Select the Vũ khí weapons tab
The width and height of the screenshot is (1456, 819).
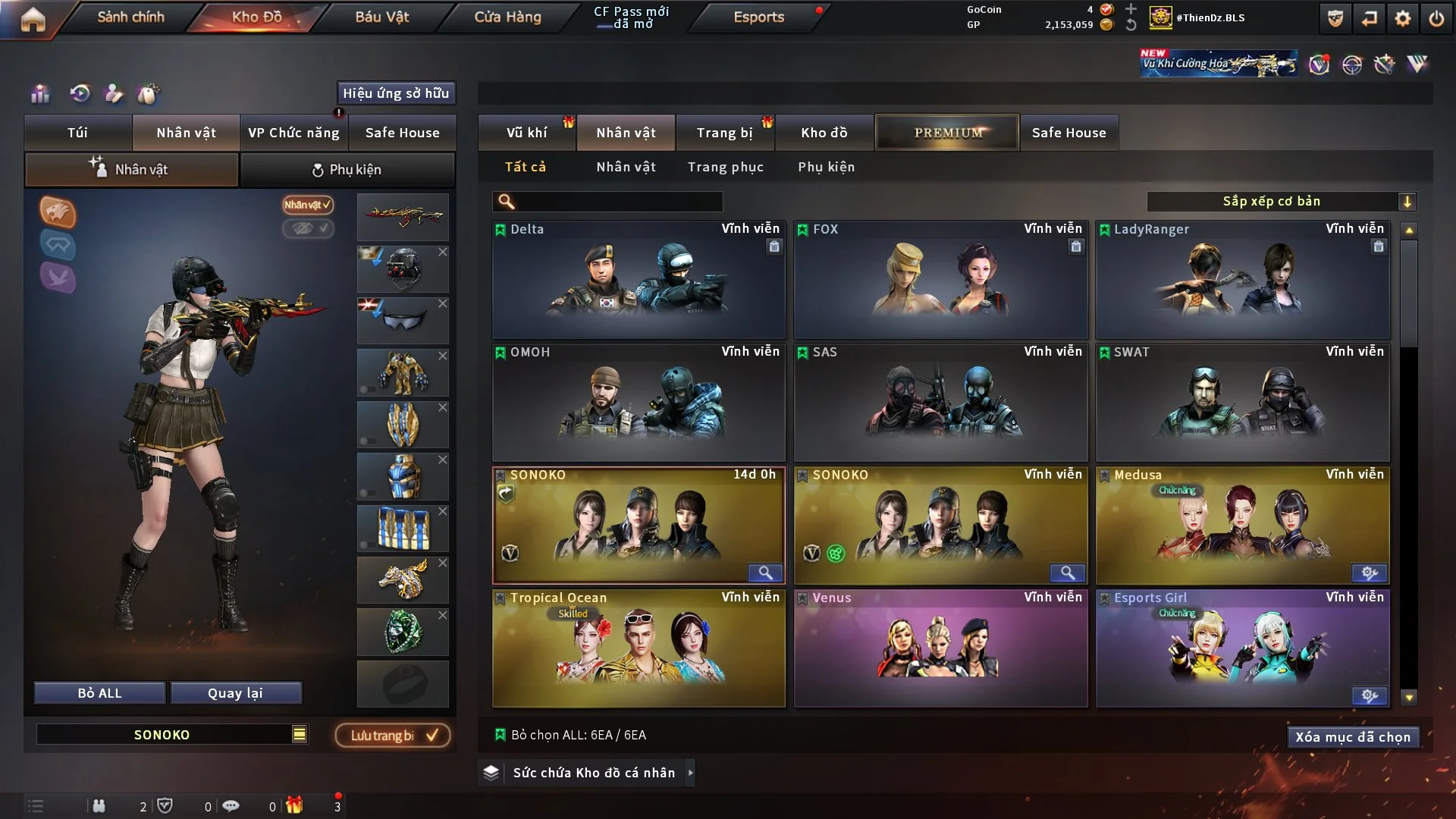[526, 133]
